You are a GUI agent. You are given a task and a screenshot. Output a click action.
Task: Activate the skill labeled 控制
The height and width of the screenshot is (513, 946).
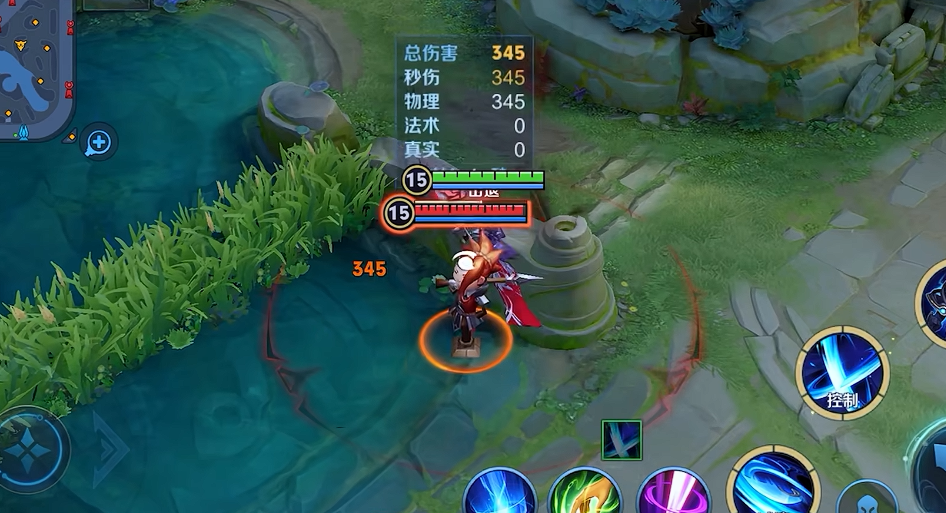coord(842,372)
